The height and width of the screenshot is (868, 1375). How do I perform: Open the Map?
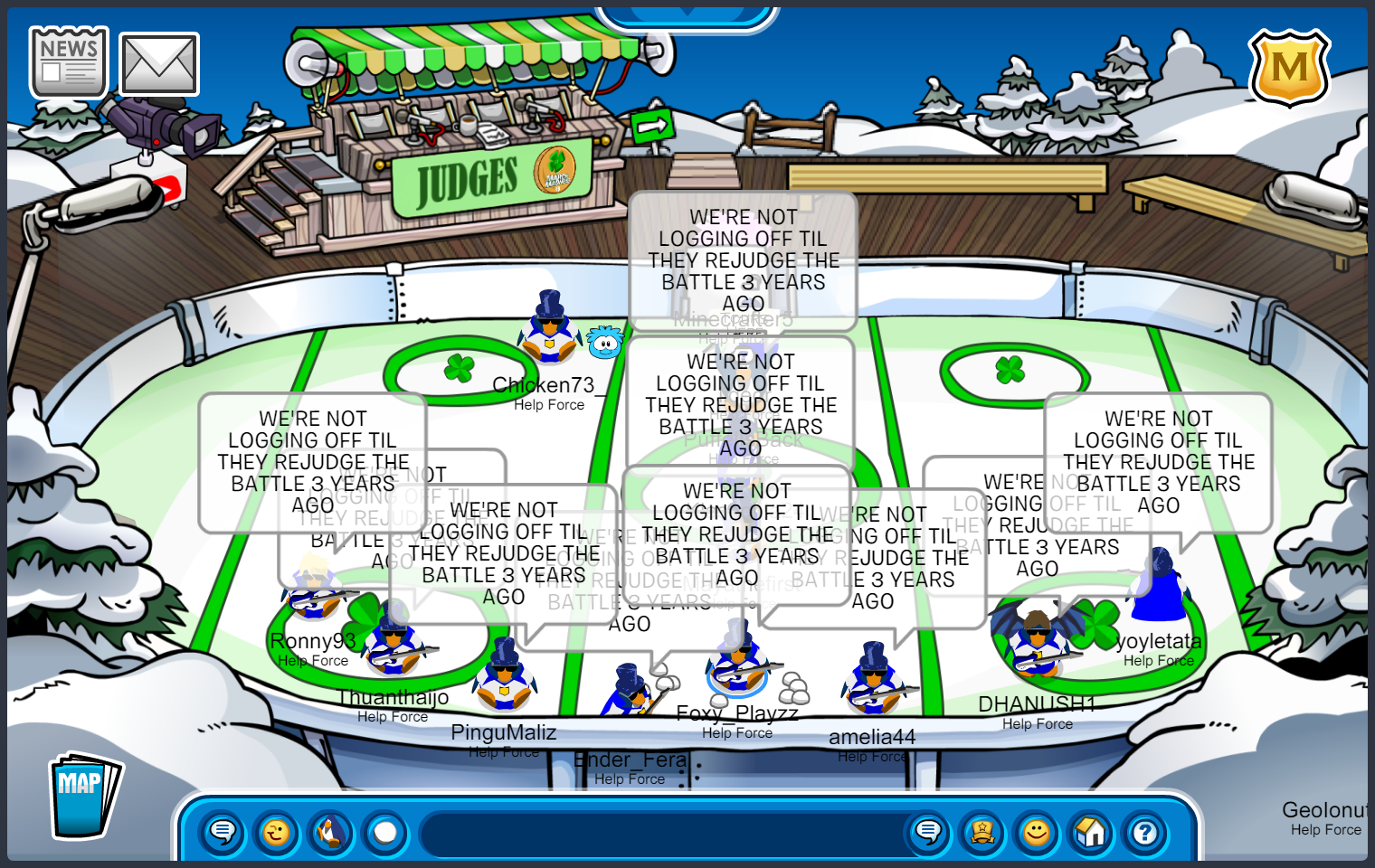[83, 796]
